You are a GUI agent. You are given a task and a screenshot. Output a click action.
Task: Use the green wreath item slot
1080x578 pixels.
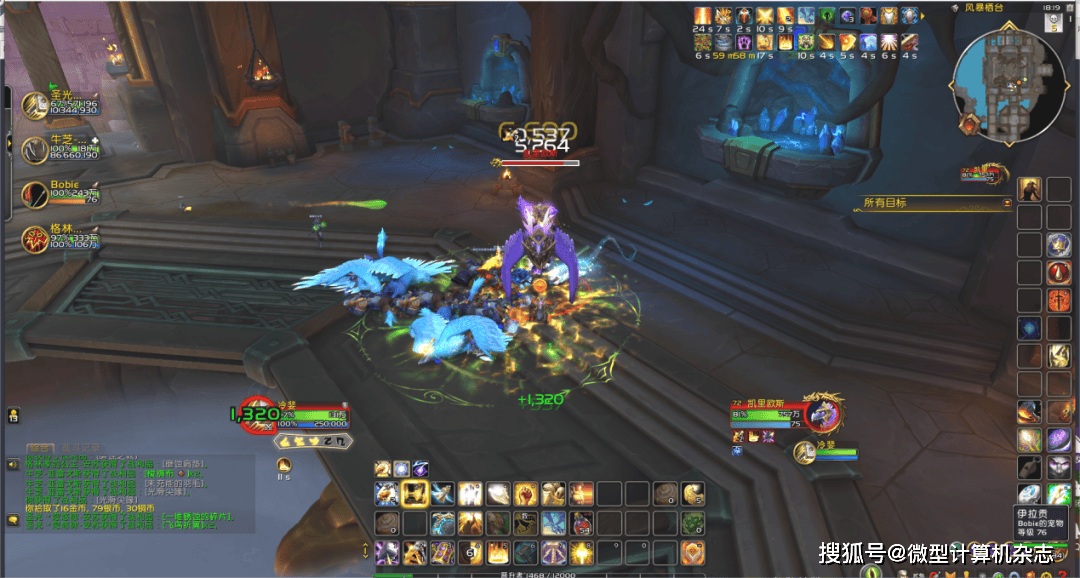coord(693,523)
